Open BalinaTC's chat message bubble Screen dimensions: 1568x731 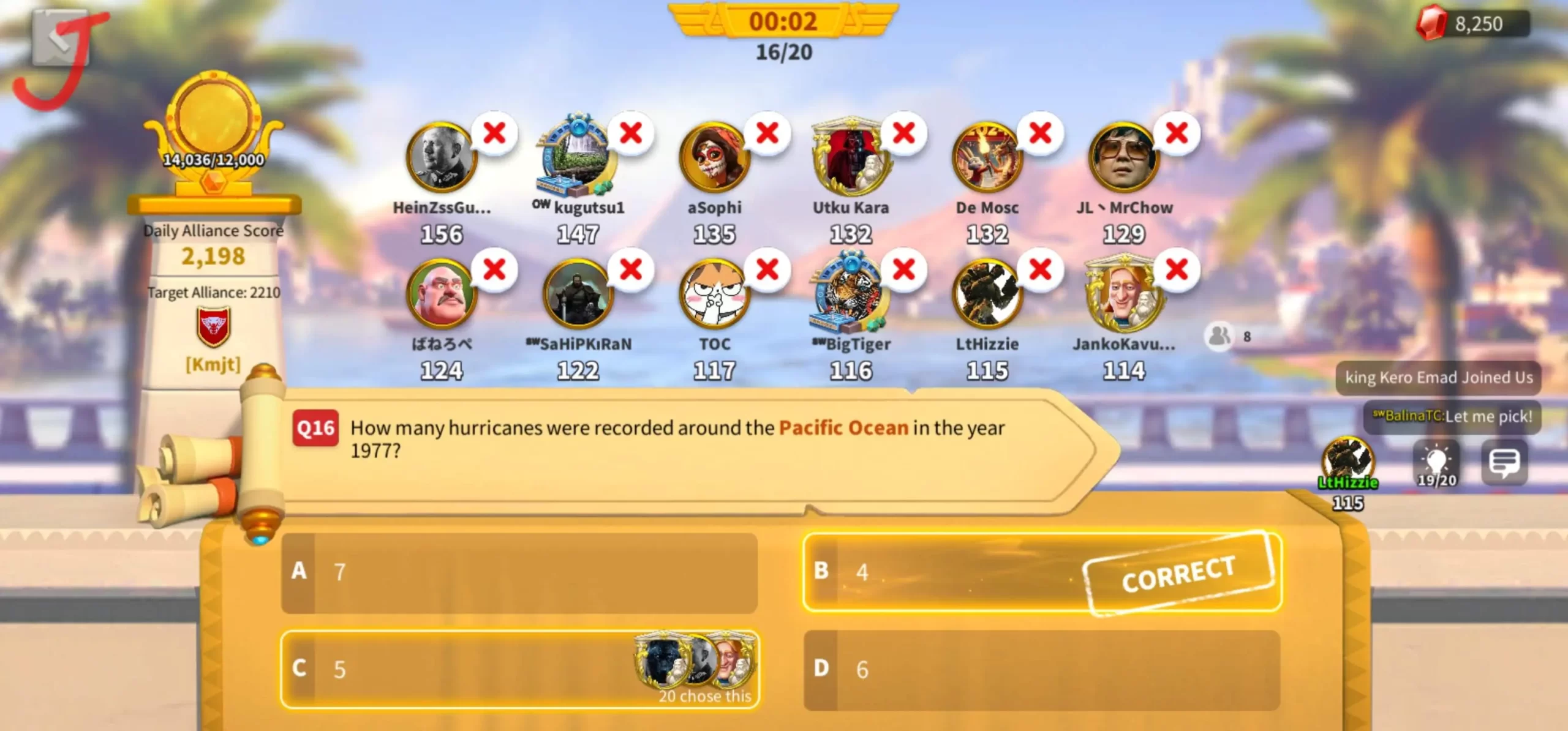1452,416
